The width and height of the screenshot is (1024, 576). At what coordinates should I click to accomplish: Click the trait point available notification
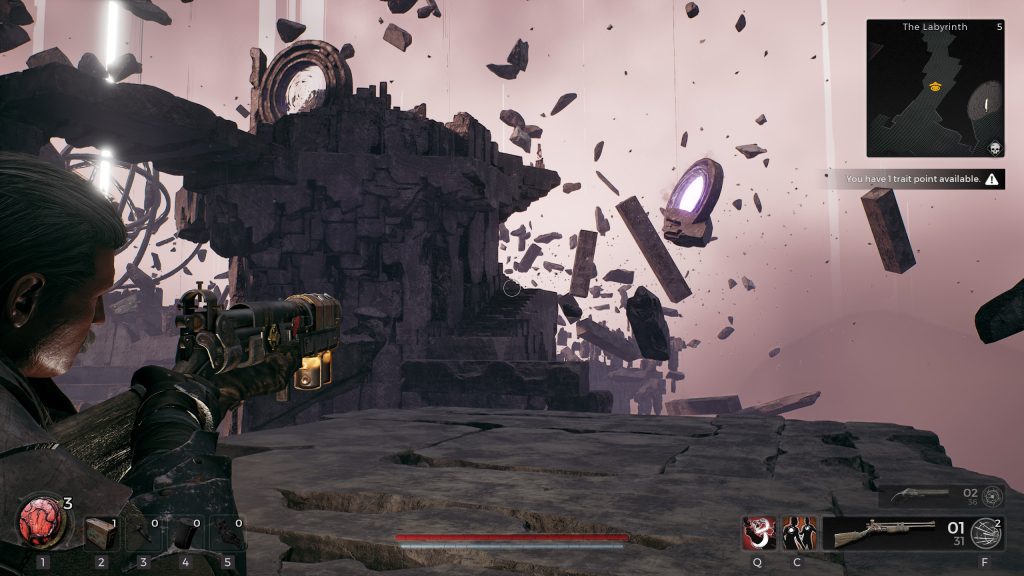click(x=921, y=180)
